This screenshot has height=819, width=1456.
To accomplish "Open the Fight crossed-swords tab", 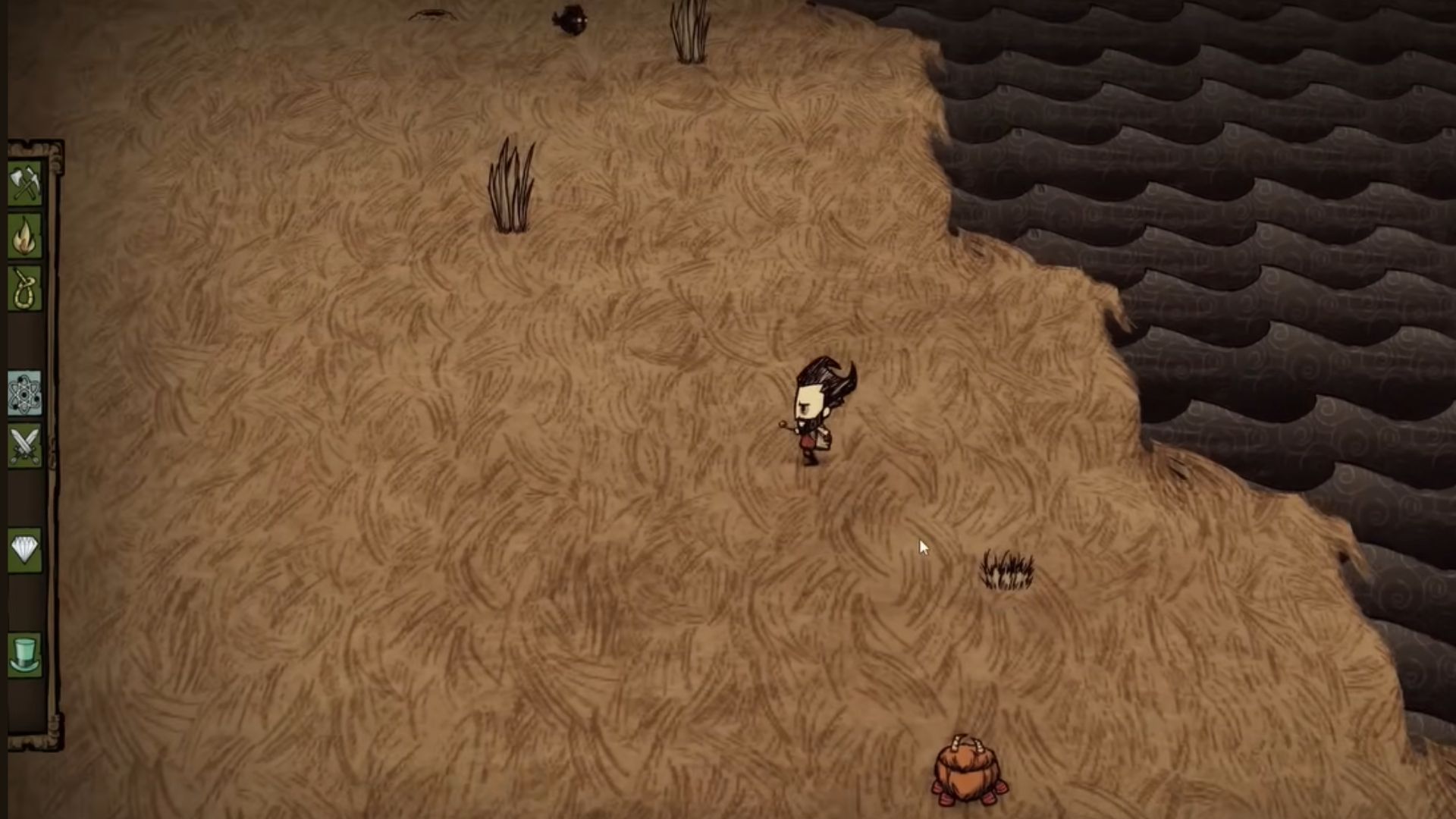I will (x=24, y=445).
